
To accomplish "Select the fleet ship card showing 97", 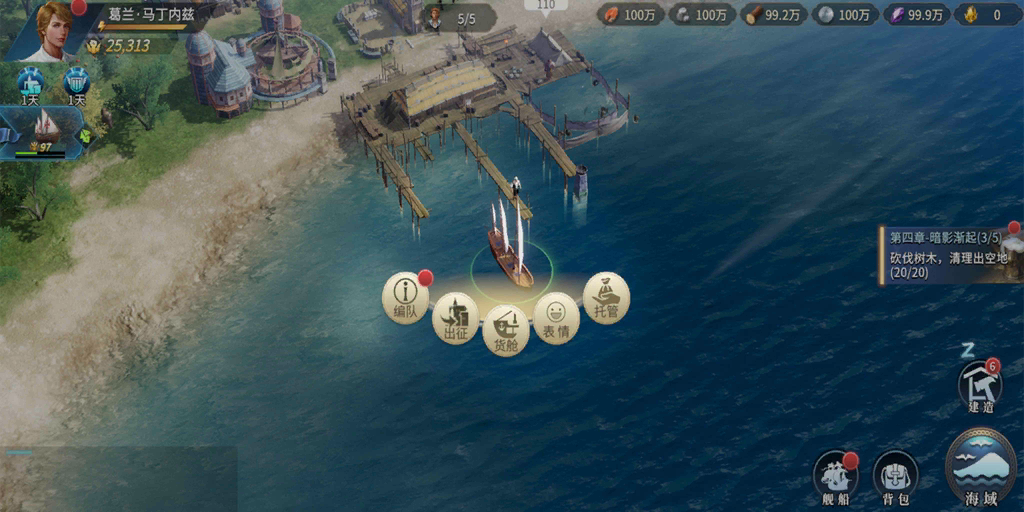I will 42,132.
